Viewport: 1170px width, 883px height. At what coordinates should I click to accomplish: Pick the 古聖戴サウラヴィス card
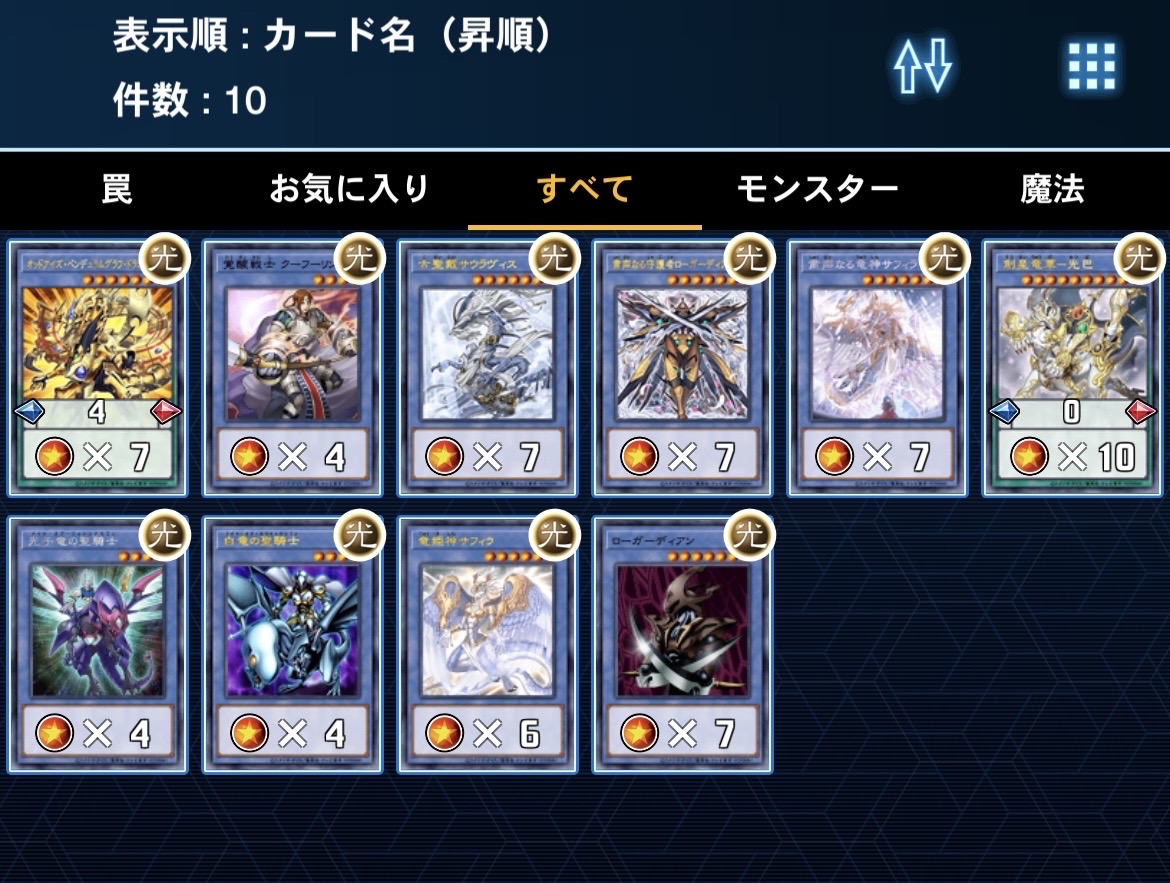[x=487, y=368]
